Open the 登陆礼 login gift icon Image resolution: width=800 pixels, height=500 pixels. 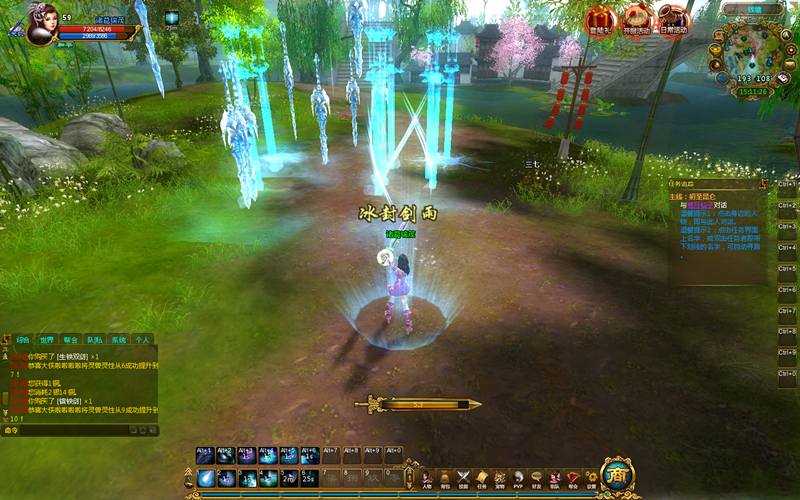coord(601,19)
